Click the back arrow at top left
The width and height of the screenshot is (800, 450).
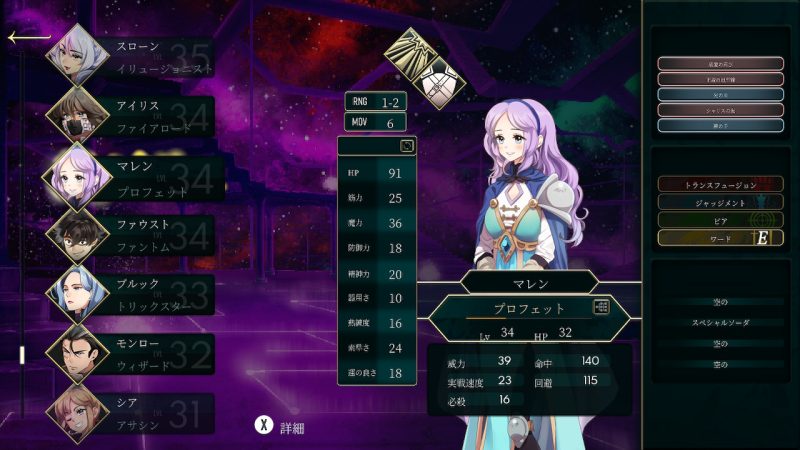[x=27, y=38]
